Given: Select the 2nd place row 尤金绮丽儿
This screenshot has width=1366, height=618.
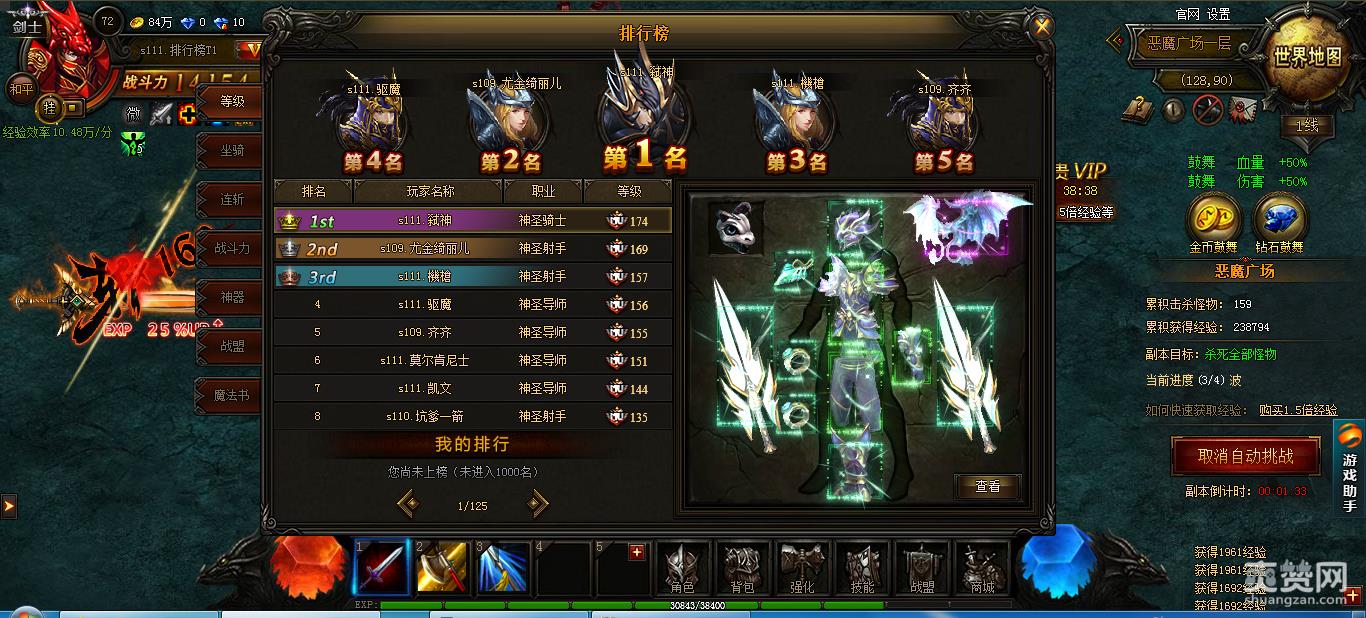Looking at the screenshot, I should (x=473, y=249).
